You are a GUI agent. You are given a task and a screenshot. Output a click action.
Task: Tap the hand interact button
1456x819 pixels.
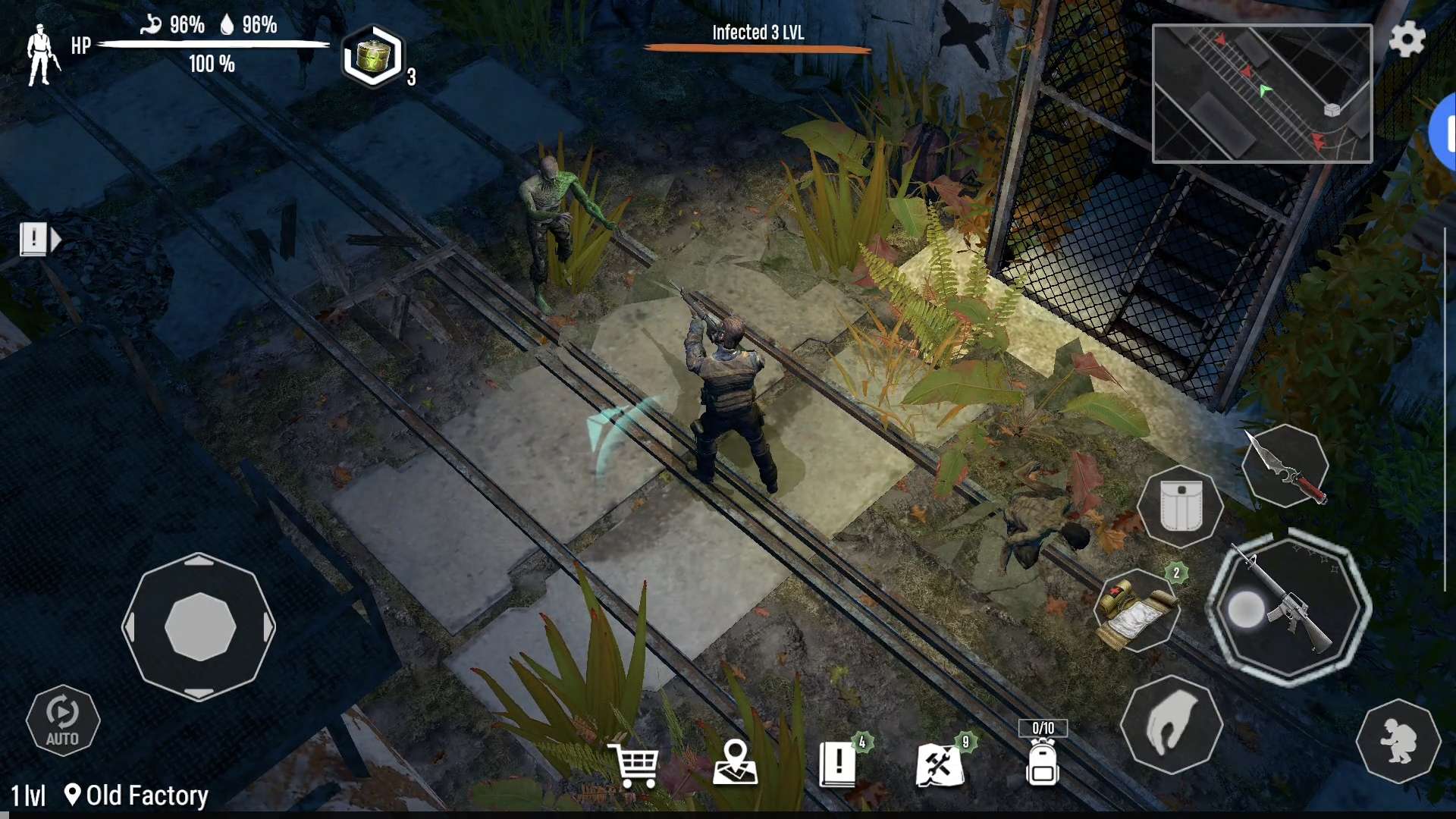tap(1172, 725)
